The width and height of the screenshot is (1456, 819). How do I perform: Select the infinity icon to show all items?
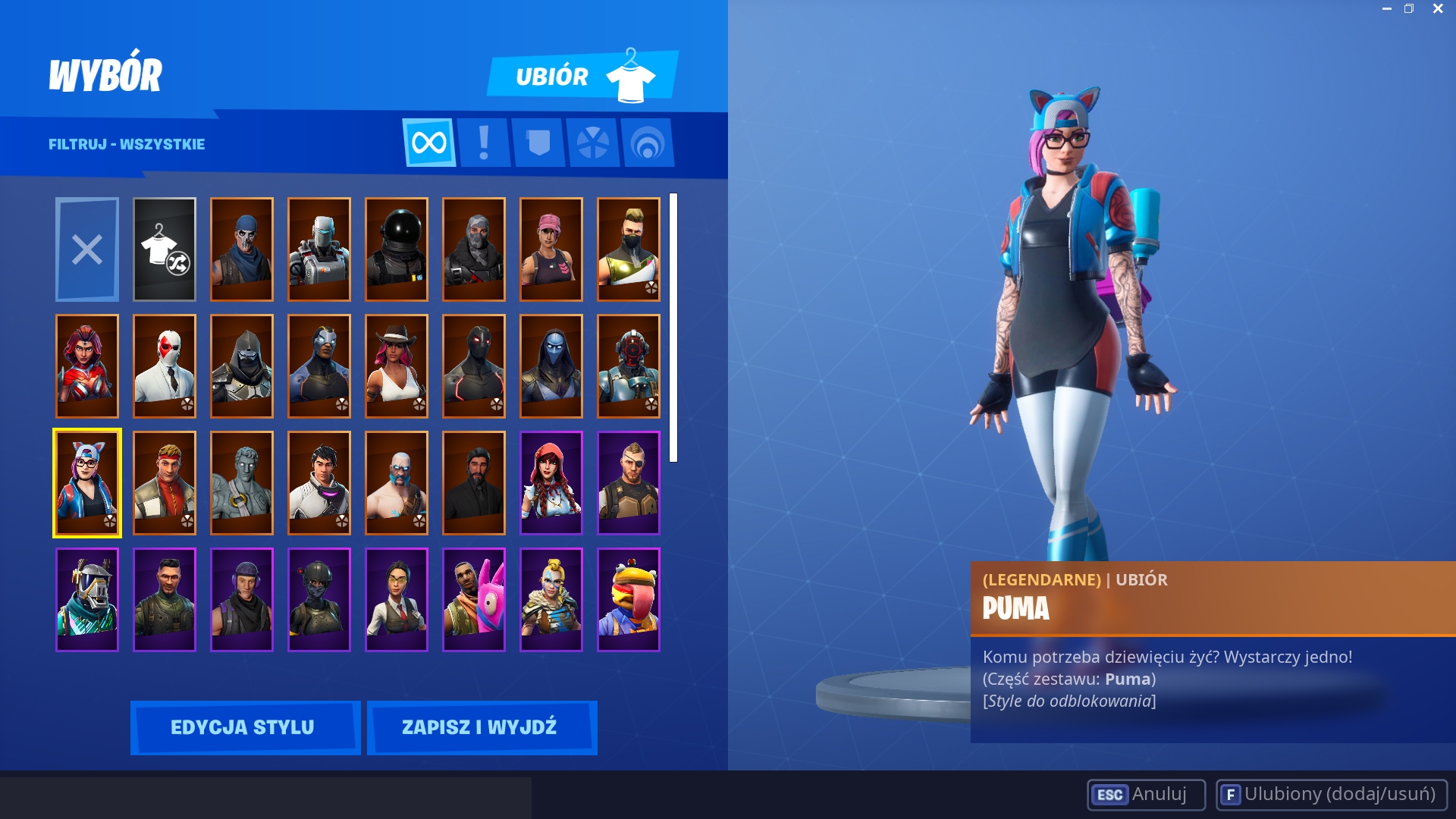click(429, 143)
